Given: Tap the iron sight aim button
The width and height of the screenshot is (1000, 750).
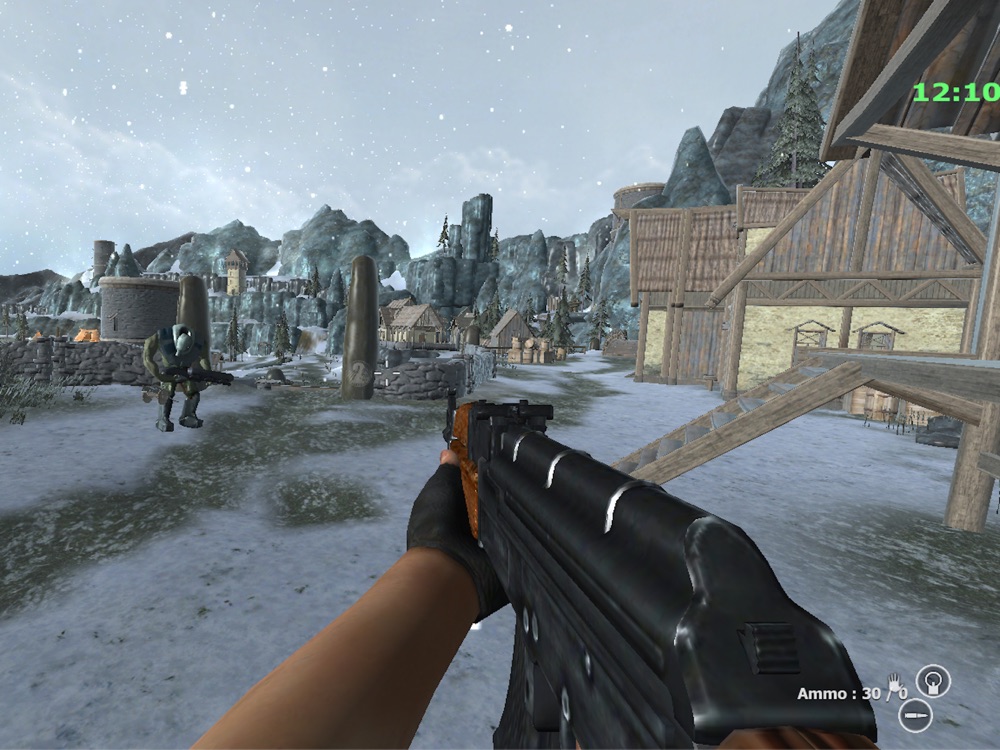Looking at the screenshot, I should point(933,682).
